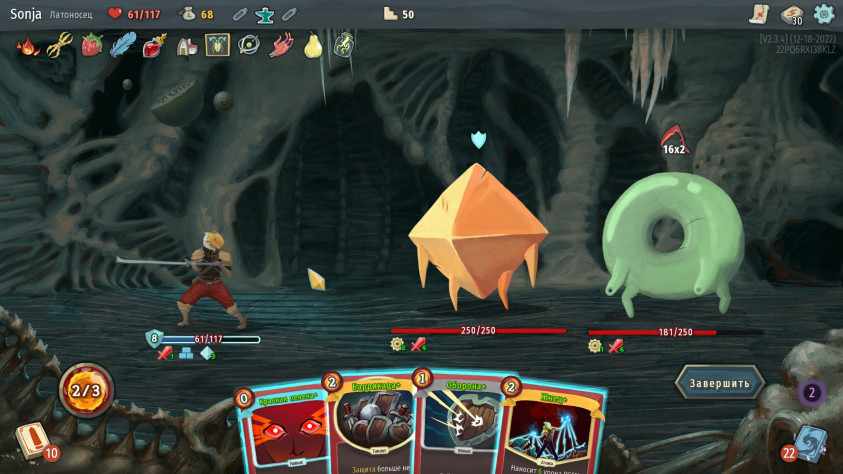End the turn with the Завершить button
The image size is (843, 474).
click(720, 382)
